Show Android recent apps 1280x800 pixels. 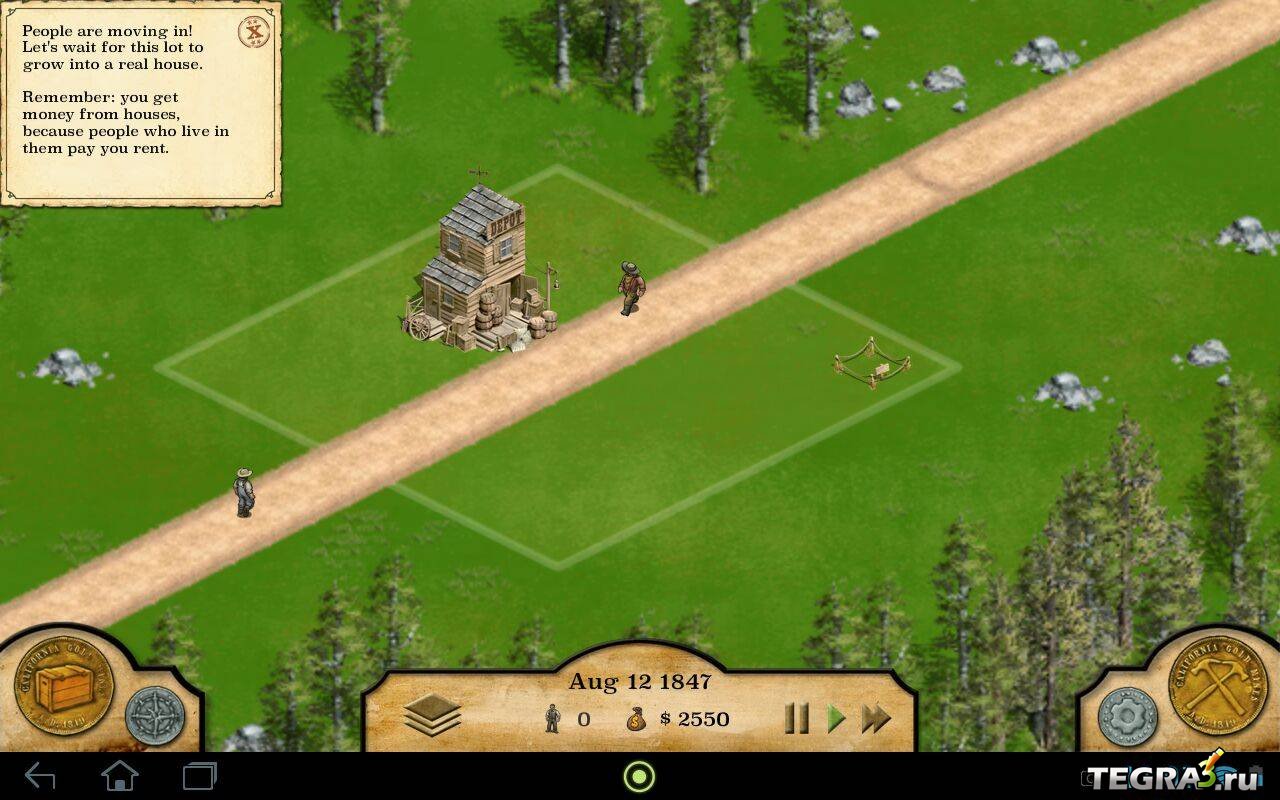200,776
